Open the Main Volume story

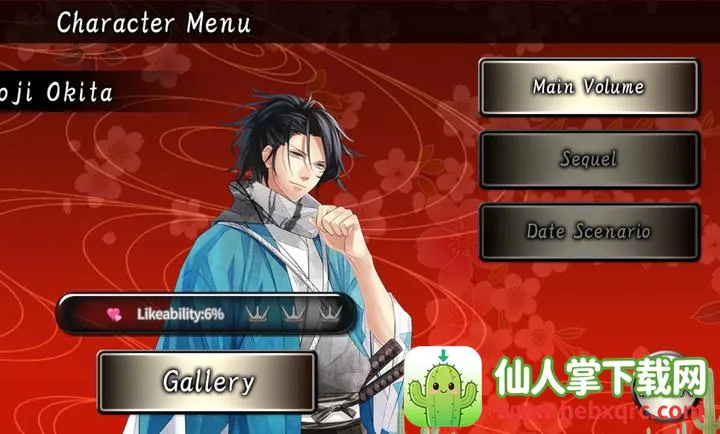tap(588, 87)
